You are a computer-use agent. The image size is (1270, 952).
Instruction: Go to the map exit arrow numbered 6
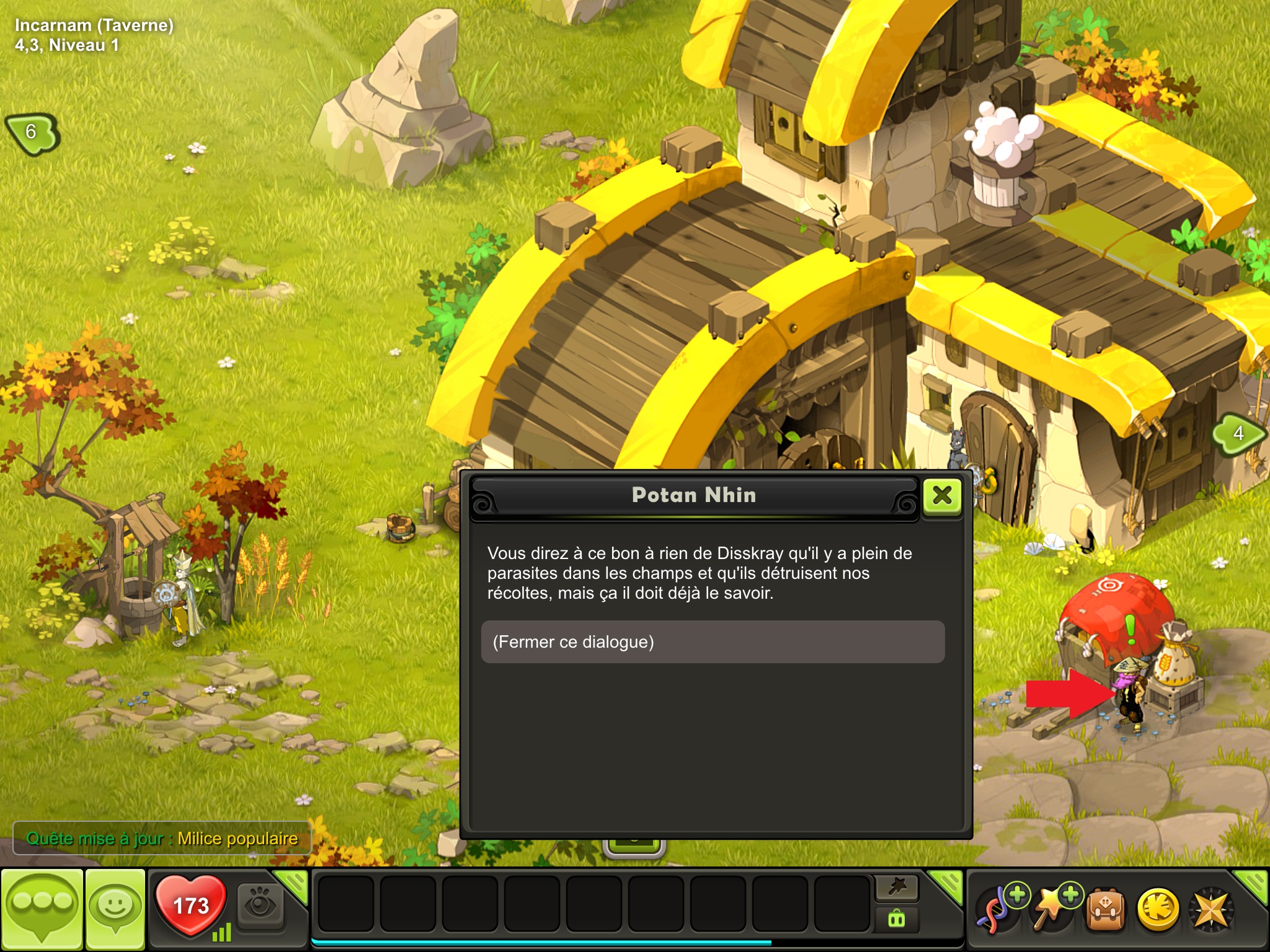pos(32,133)
